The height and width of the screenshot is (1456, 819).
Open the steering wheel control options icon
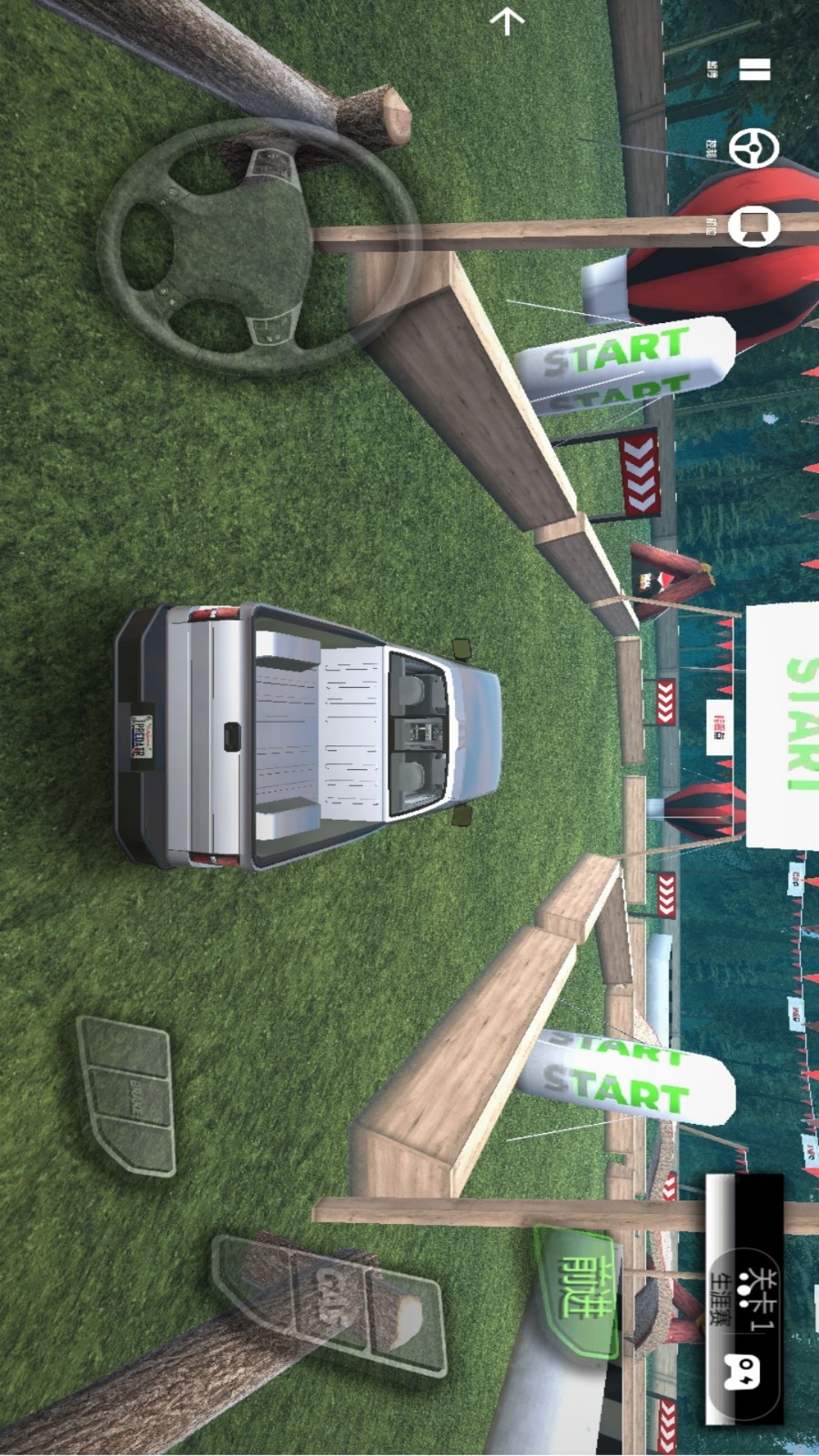(754, 148)
